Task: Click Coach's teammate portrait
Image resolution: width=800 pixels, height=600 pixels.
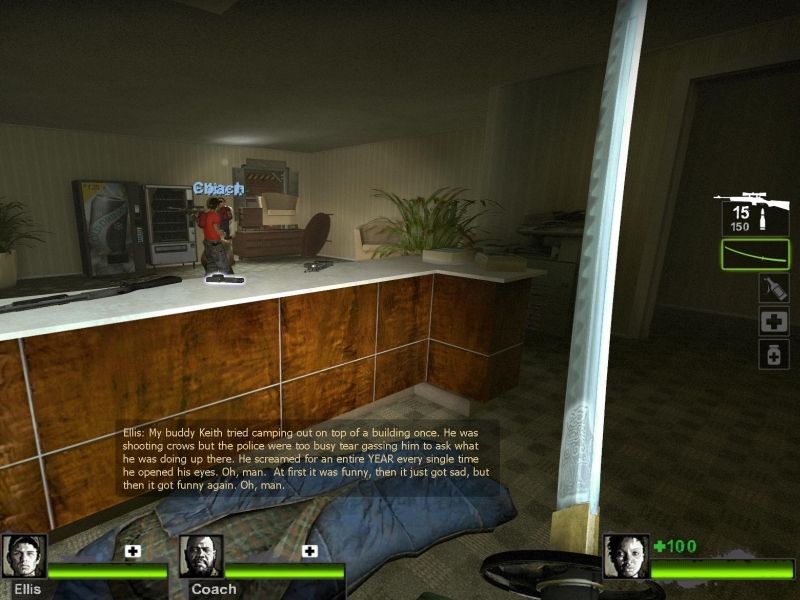Action: click(x=201, y=556)
